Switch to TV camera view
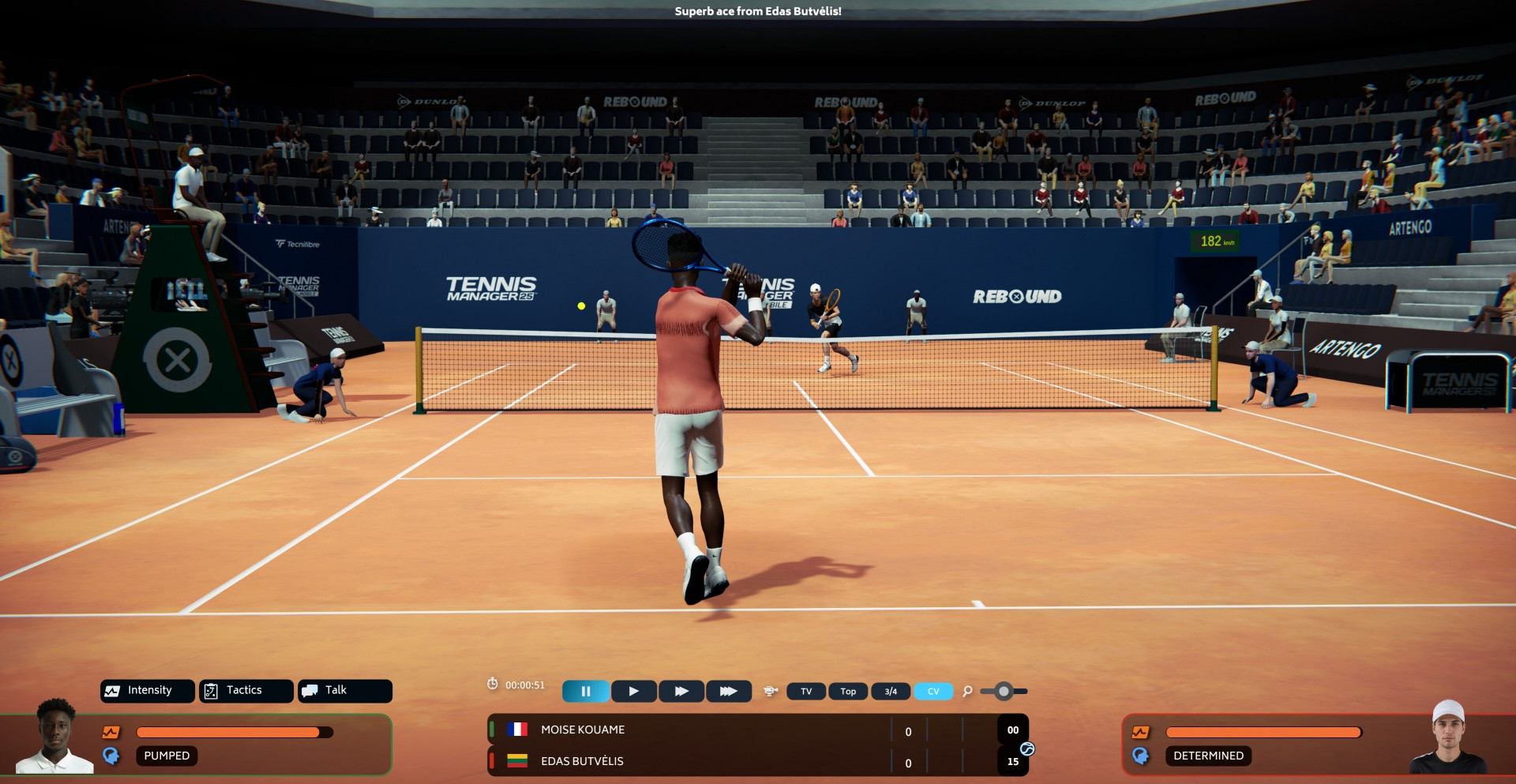The height and width of the screenshot is (784, 1516). [806, 692]
